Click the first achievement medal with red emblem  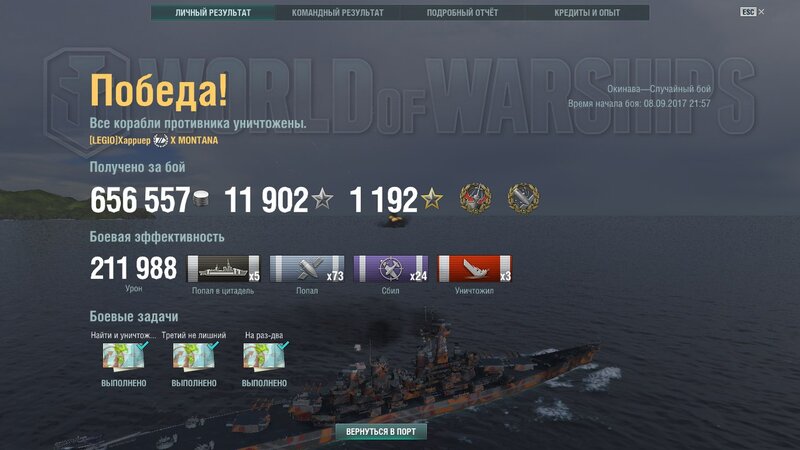pos(476,198)
